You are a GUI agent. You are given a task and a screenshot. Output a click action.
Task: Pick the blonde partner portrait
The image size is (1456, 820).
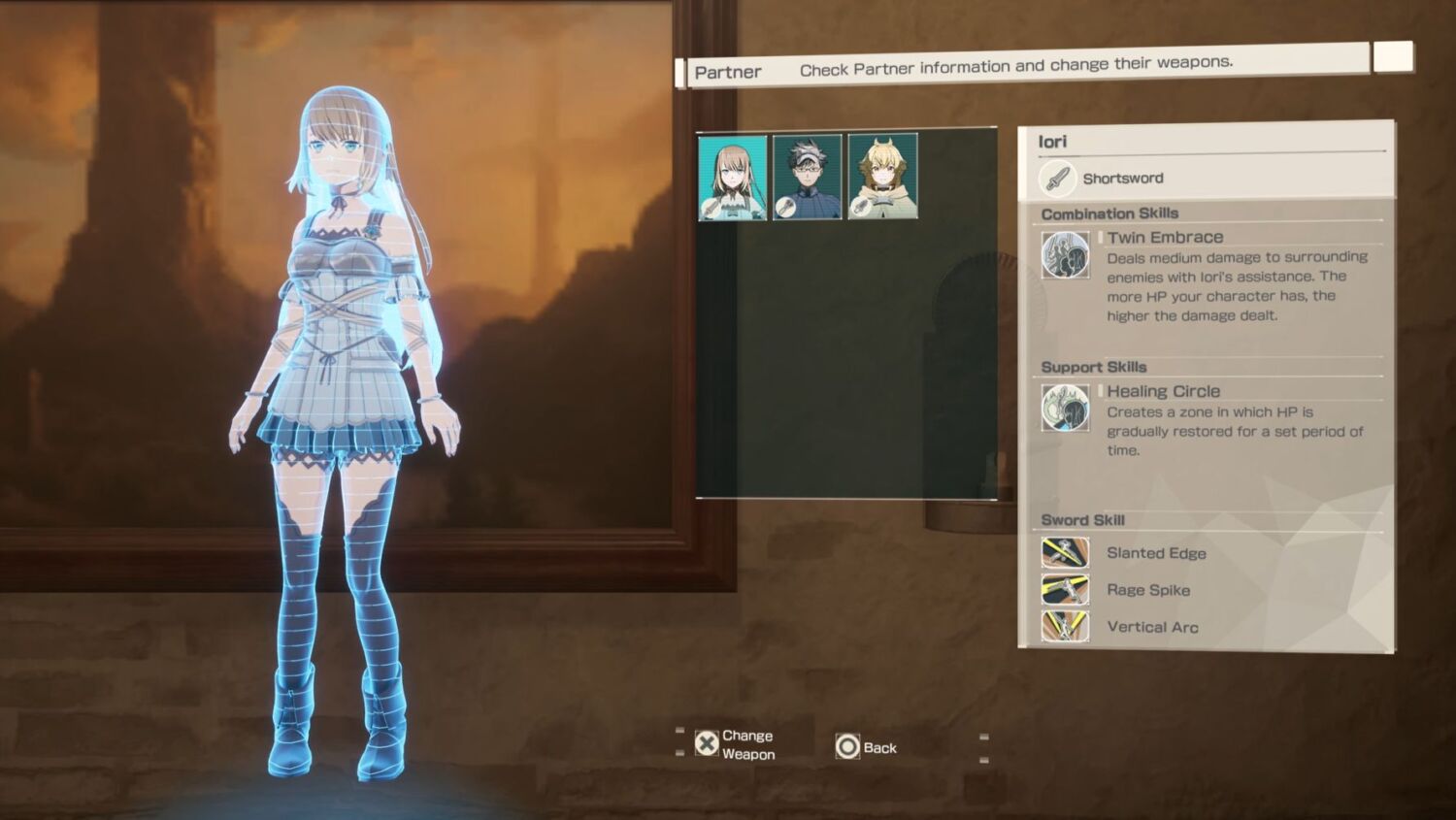tap(882, 178)
